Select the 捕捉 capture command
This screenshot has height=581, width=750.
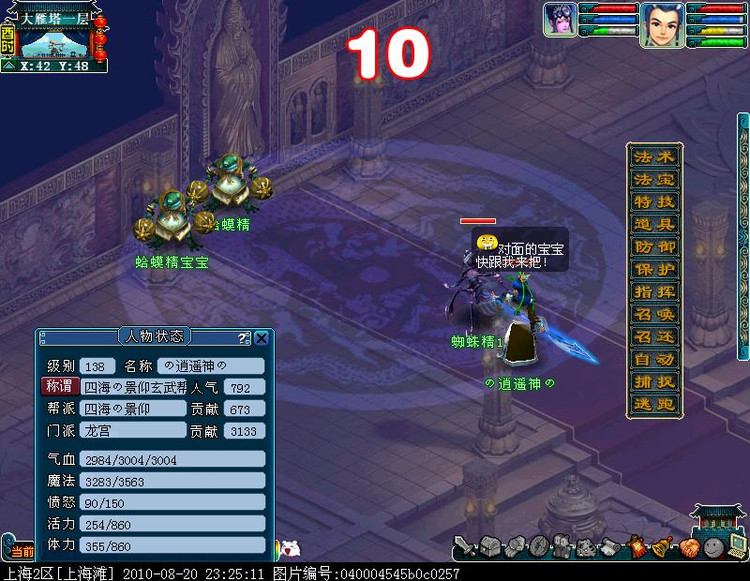pyautogui.click(x=655, y=382)
